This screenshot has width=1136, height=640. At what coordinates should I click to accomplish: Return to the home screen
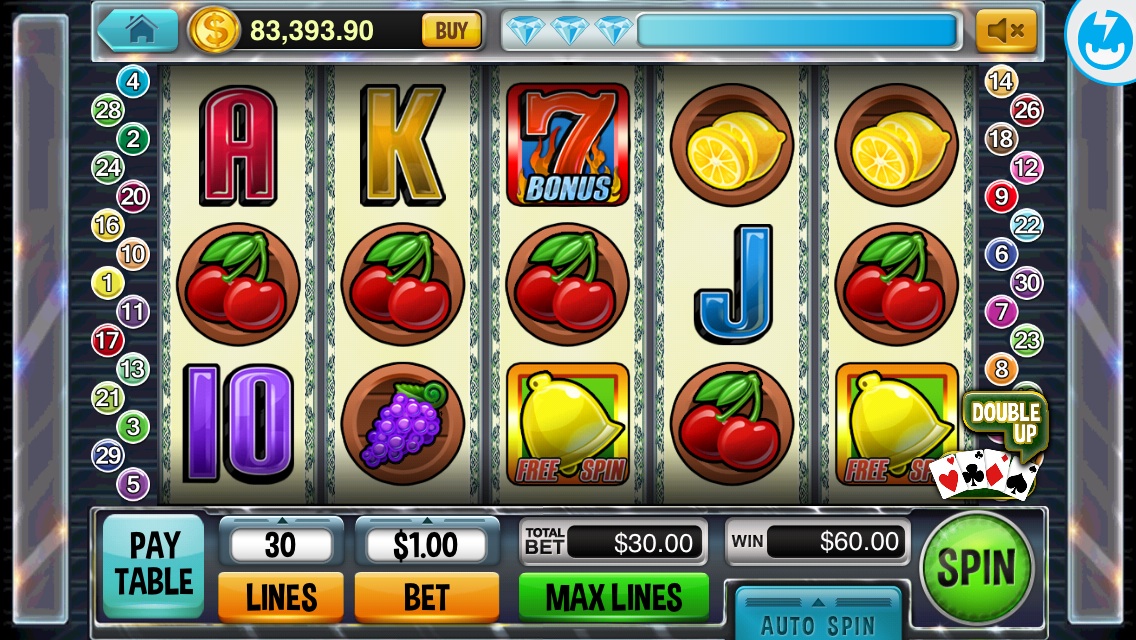point(139,30)
